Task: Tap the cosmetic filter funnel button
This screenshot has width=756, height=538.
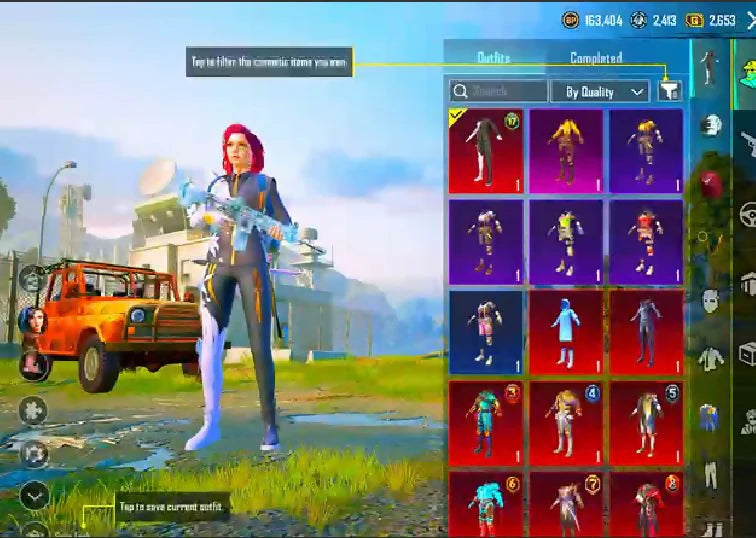Action: pos(670,91)
